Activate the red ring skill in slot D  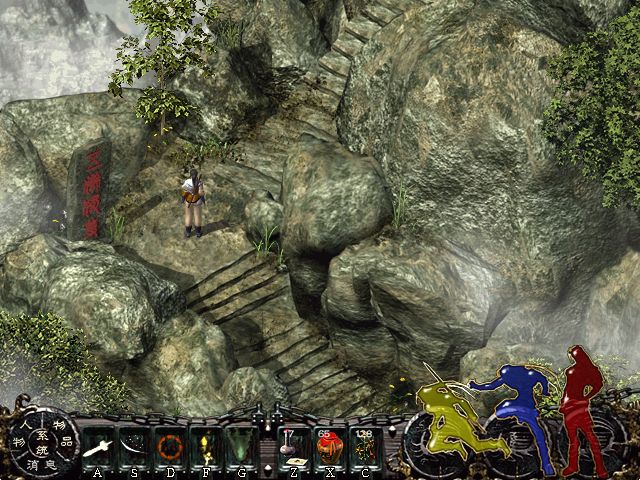tap(167, 445)
